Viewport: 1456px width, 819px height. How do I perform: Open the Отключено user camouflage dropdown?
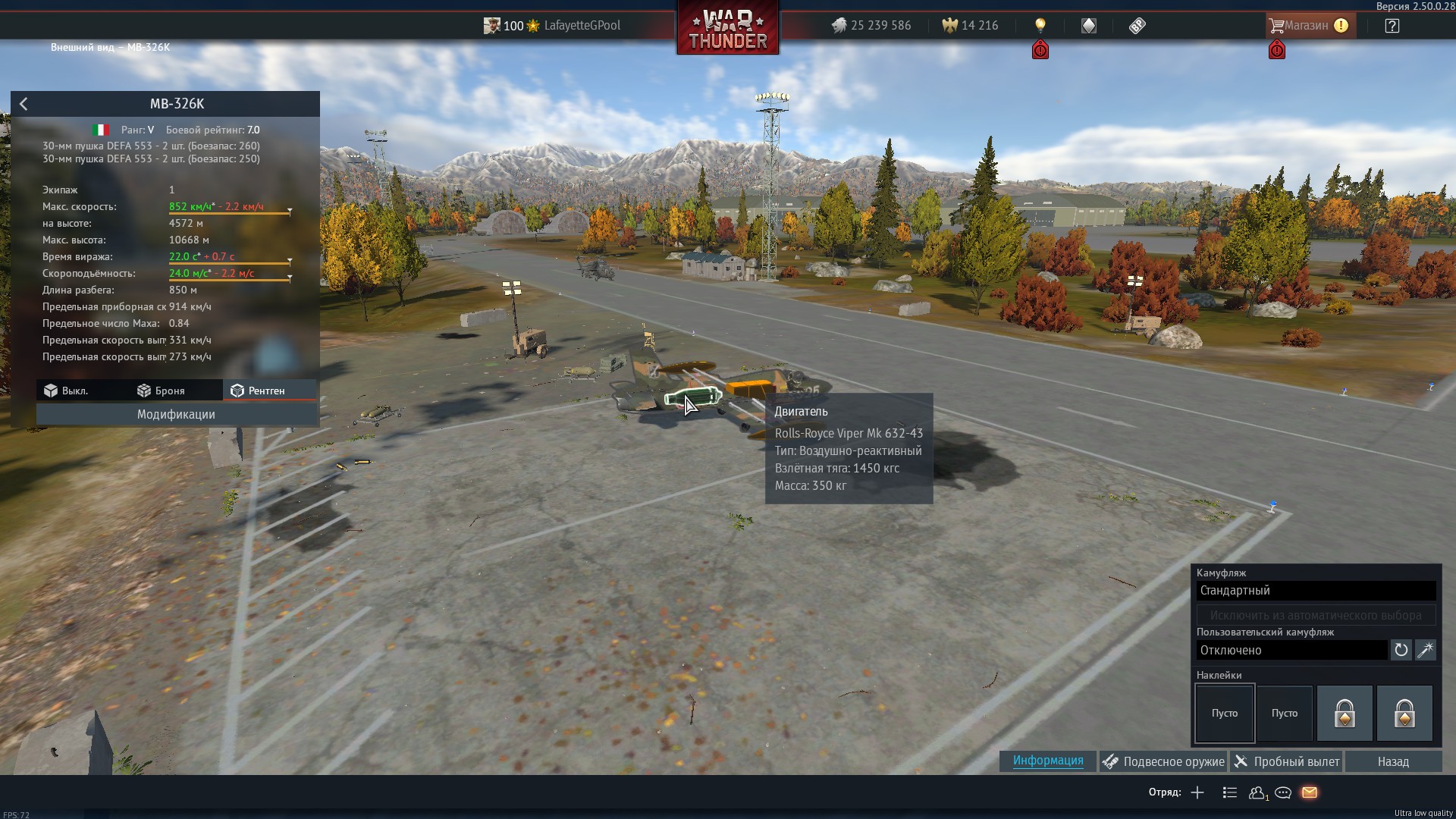coord(1291,651)
